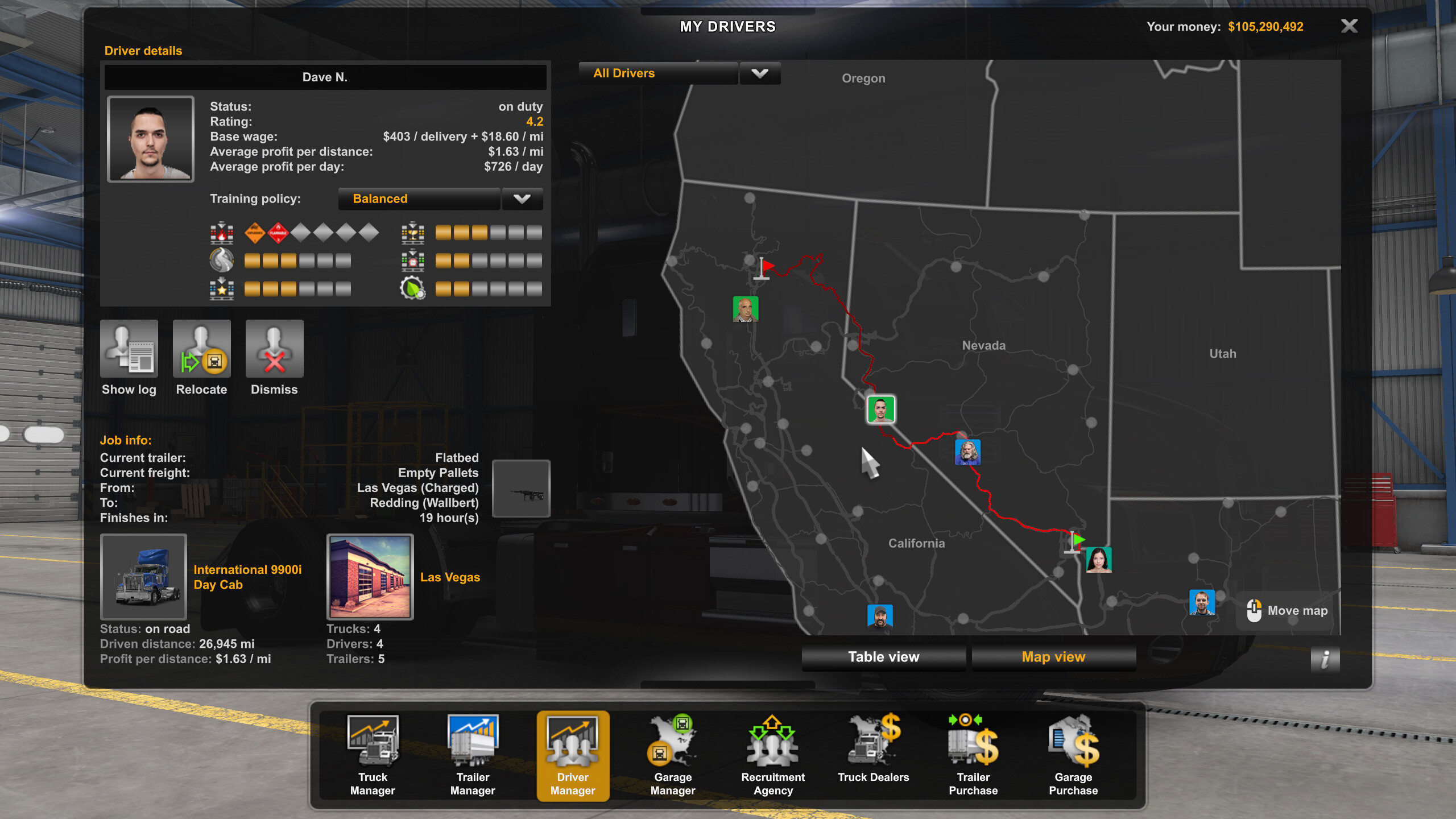The height and width of the screenshot is (819, 1456).
Task: Open the Training policy Balanced dropdown
Action: (419, 198)
